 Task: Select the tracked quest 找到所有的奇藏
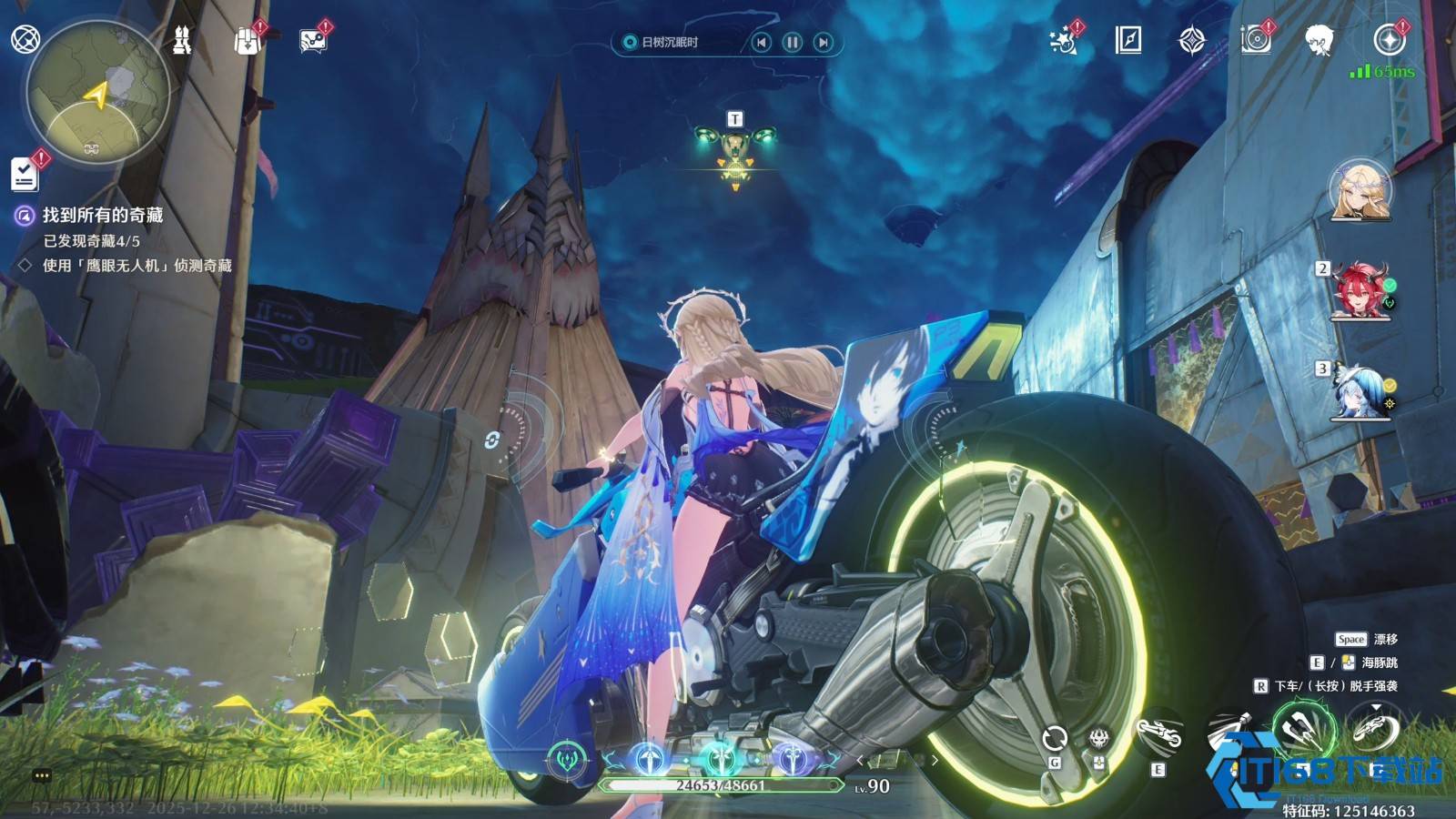coord(102,216)
